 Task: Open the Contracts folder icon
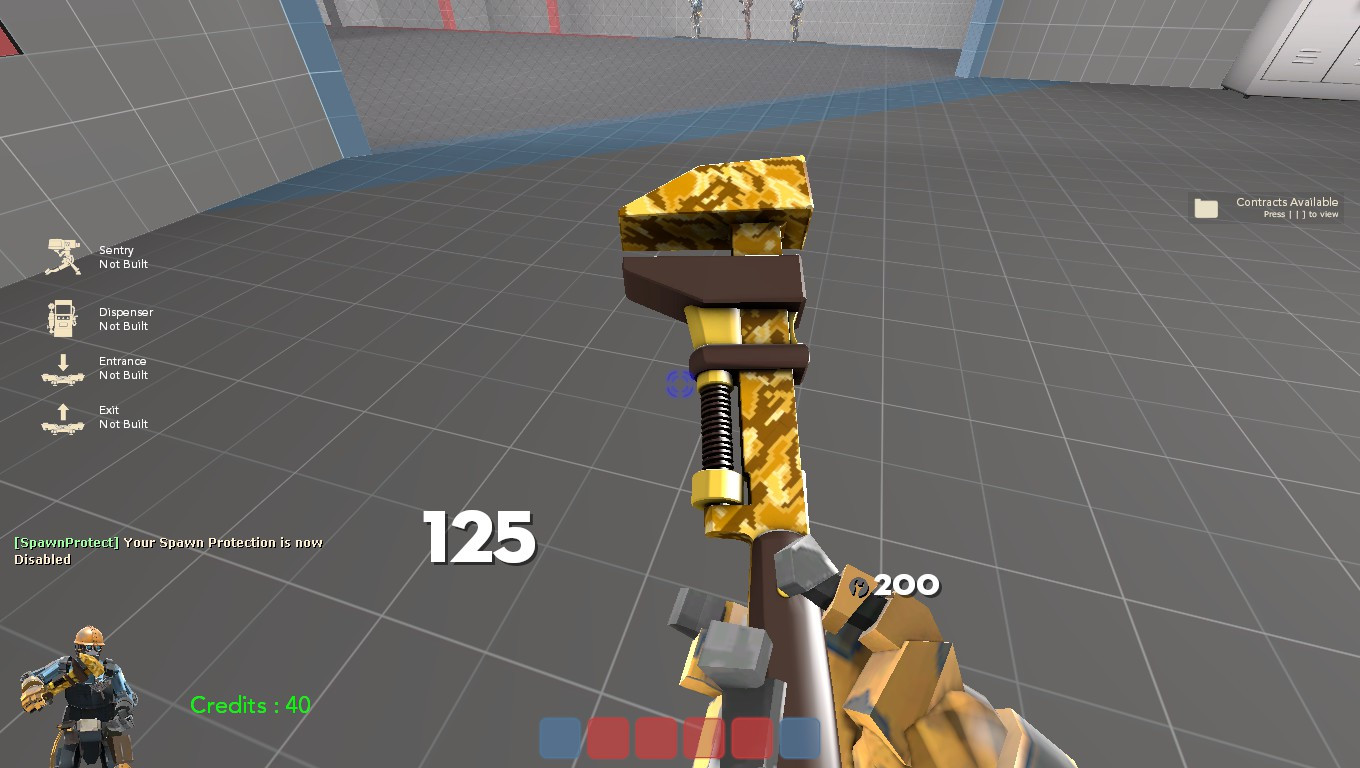[1206, 208]
